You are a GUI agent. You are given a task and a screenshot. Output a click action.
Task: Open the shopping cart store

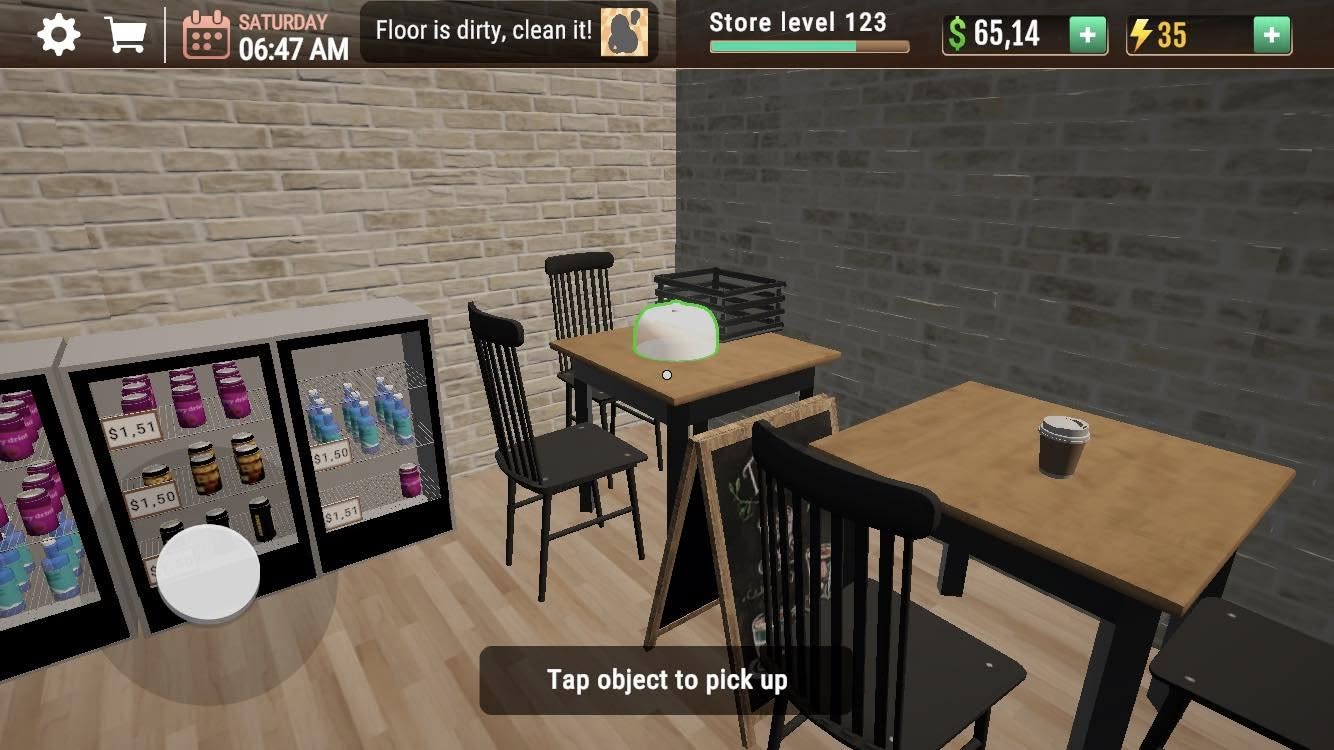pyautogui.click(x=126, y=35)
